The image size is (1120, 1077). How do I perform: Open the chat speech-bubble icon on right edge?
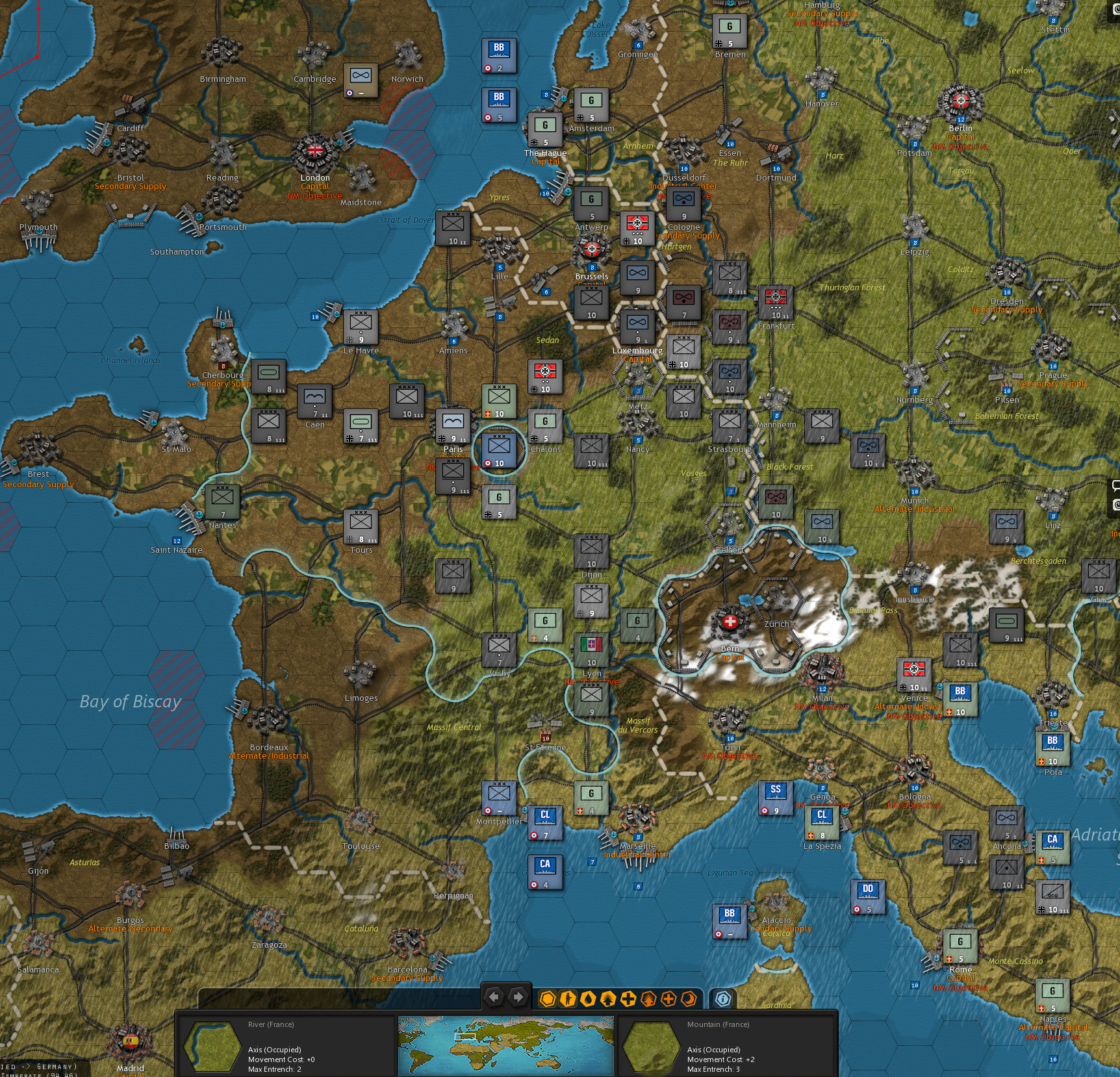(1115, 485)
